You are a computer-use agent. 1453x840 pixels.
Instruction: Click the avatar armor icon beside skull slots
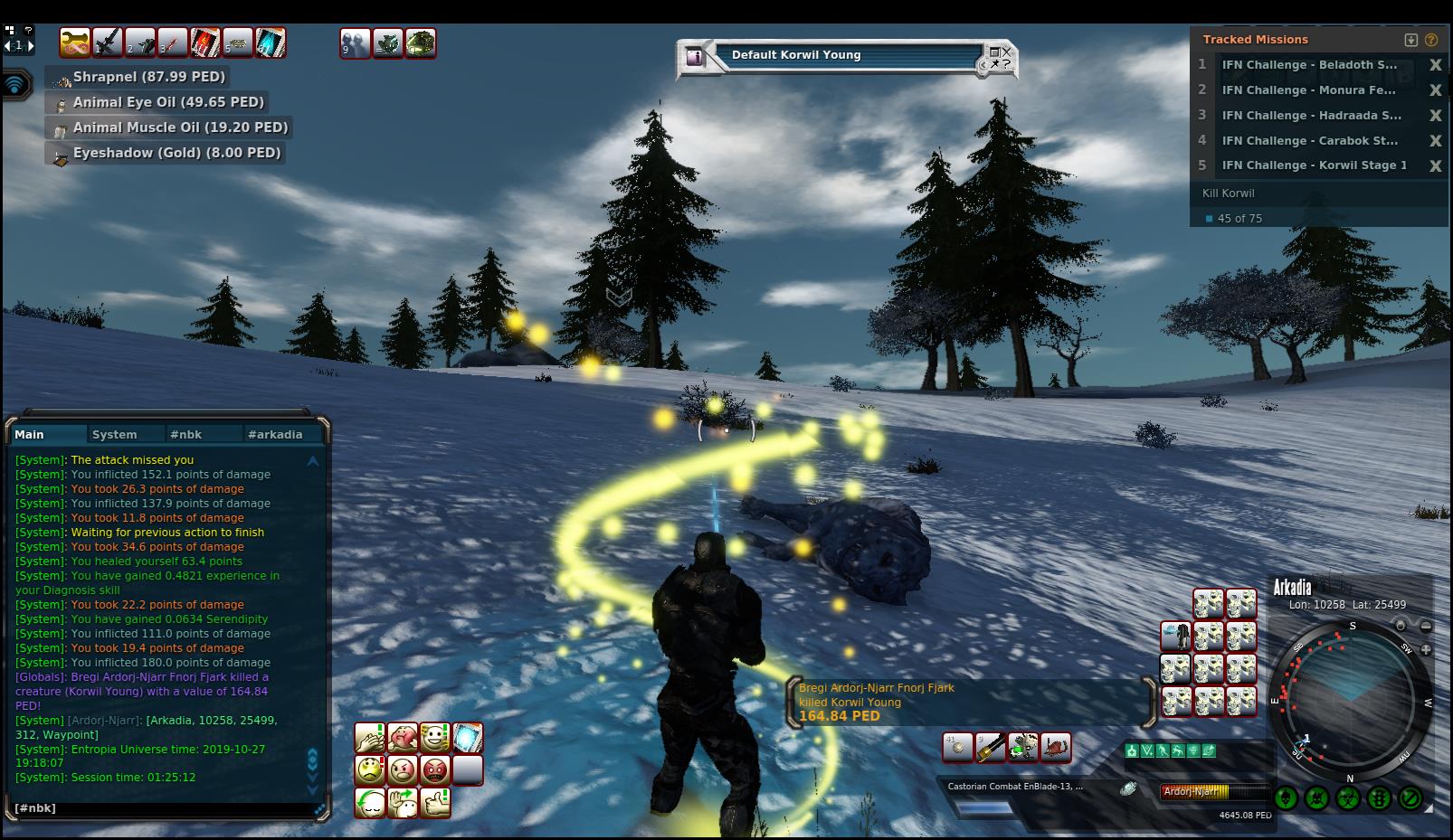click(1176, 637)
